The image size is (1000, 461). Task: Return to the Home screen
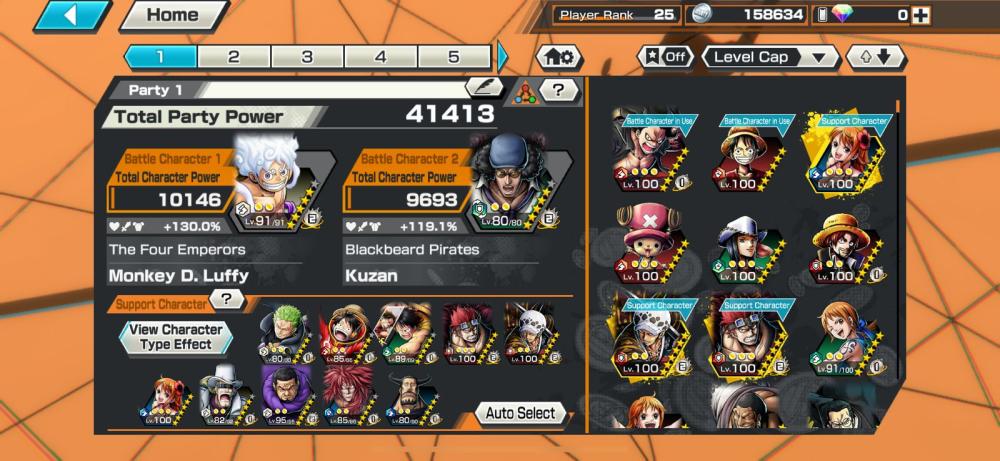coord(173,15)
